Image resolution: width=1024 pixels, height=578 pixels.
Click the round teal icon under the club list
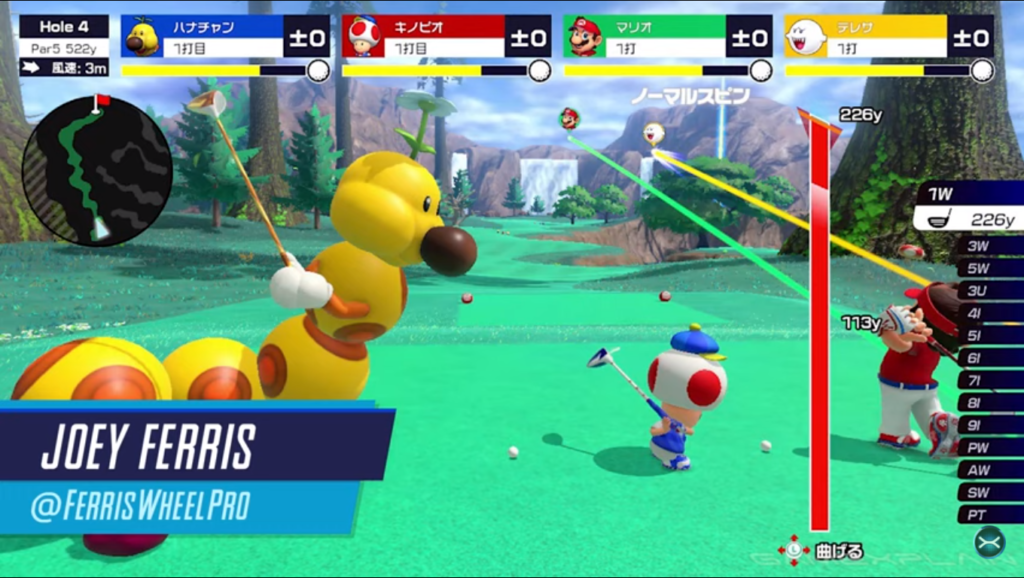[989, 542]
